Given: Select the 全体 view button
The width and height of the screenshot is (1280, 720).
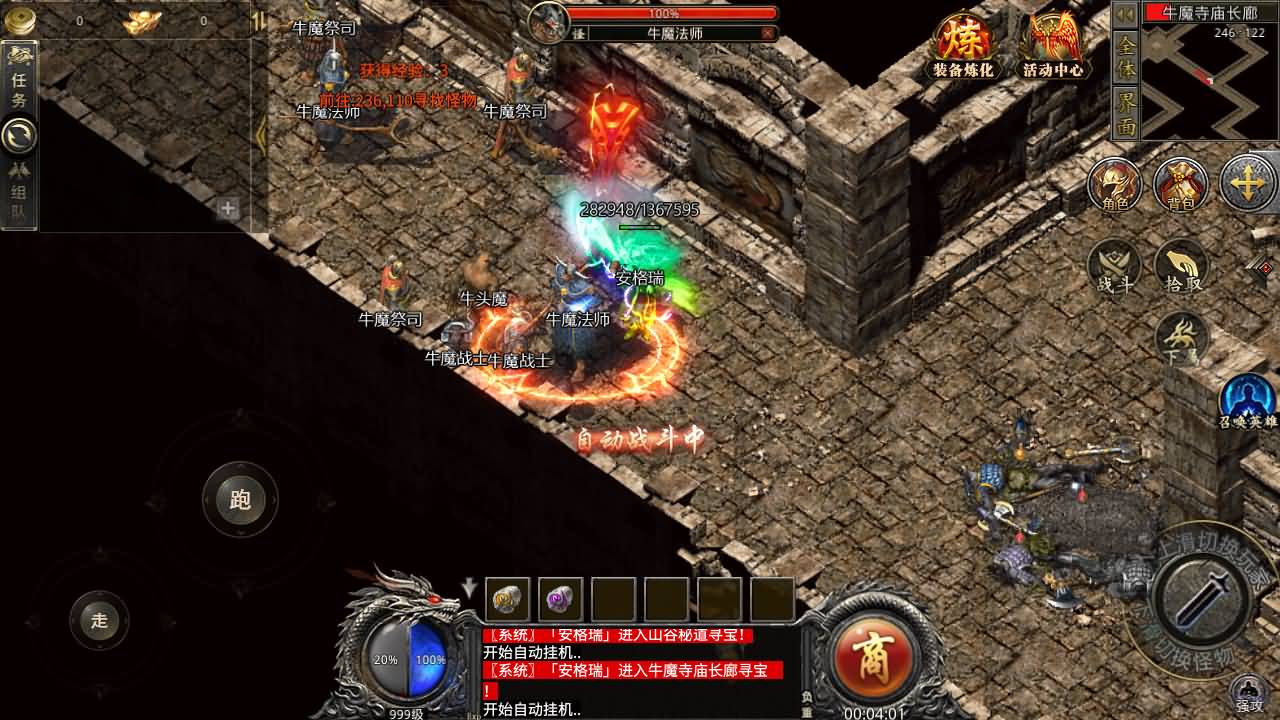Looking at the screenshot, I should pyautogui.click(x=1126, y=58).
